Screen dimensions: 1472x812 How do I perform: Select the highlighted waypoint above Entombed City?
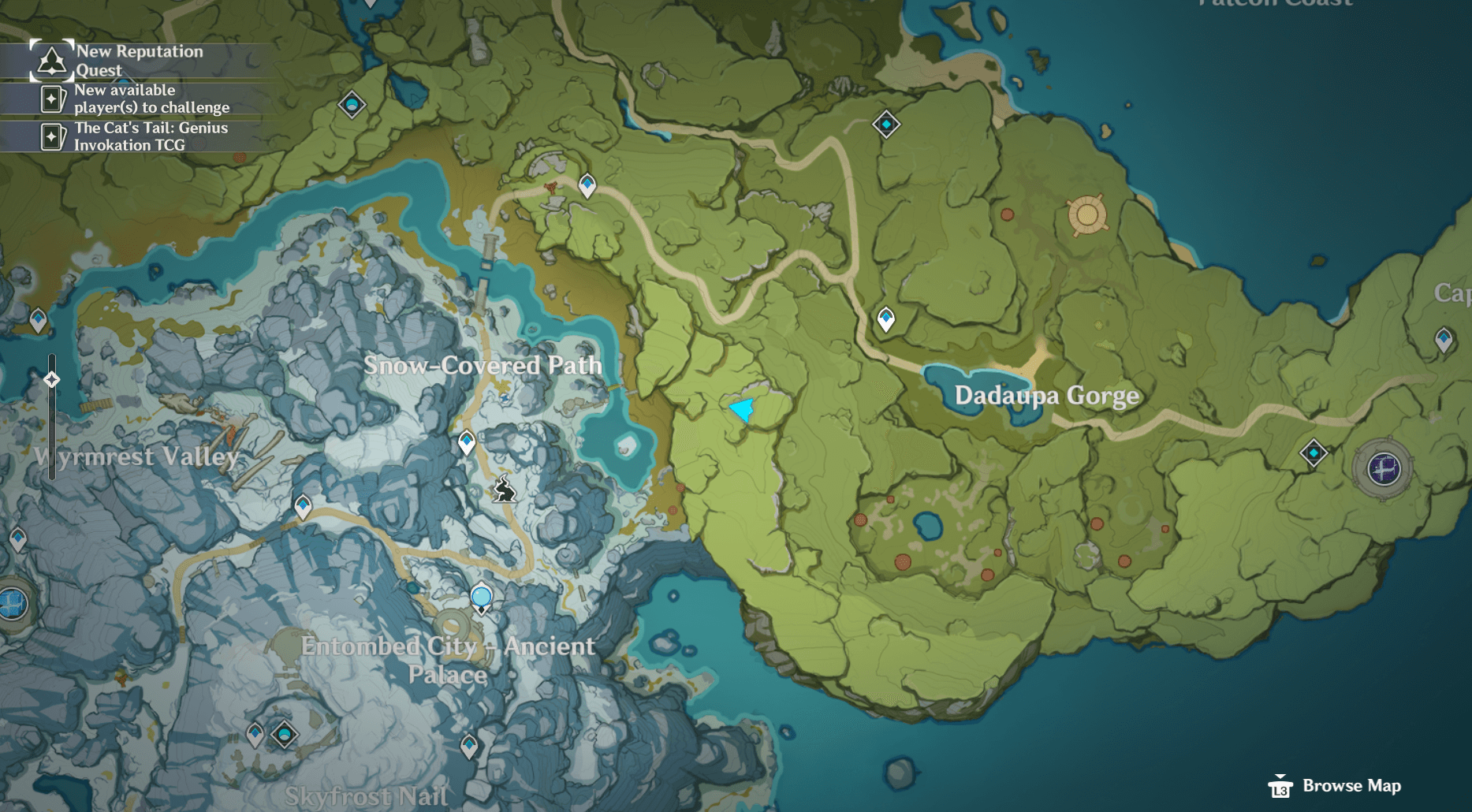pos(480,598)
